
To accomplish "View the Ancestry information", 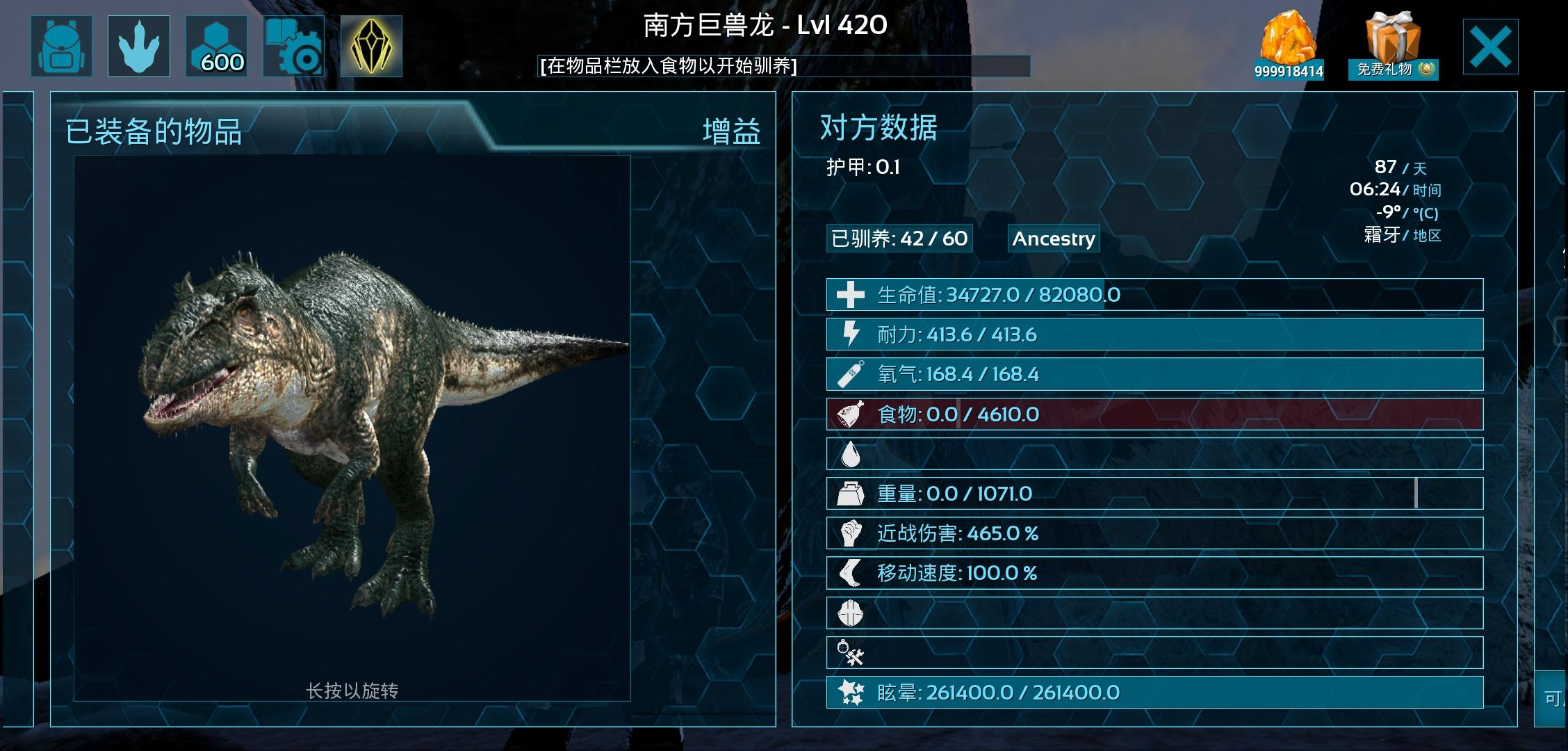I will 1053,239.
